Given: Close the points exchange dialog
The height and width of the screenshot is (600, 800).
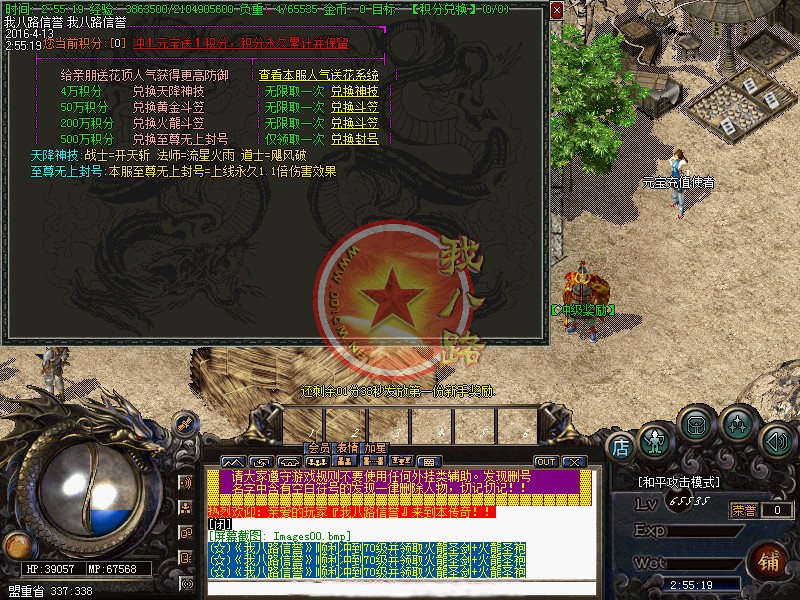Looking at the screenshot, I should (557, 11).
